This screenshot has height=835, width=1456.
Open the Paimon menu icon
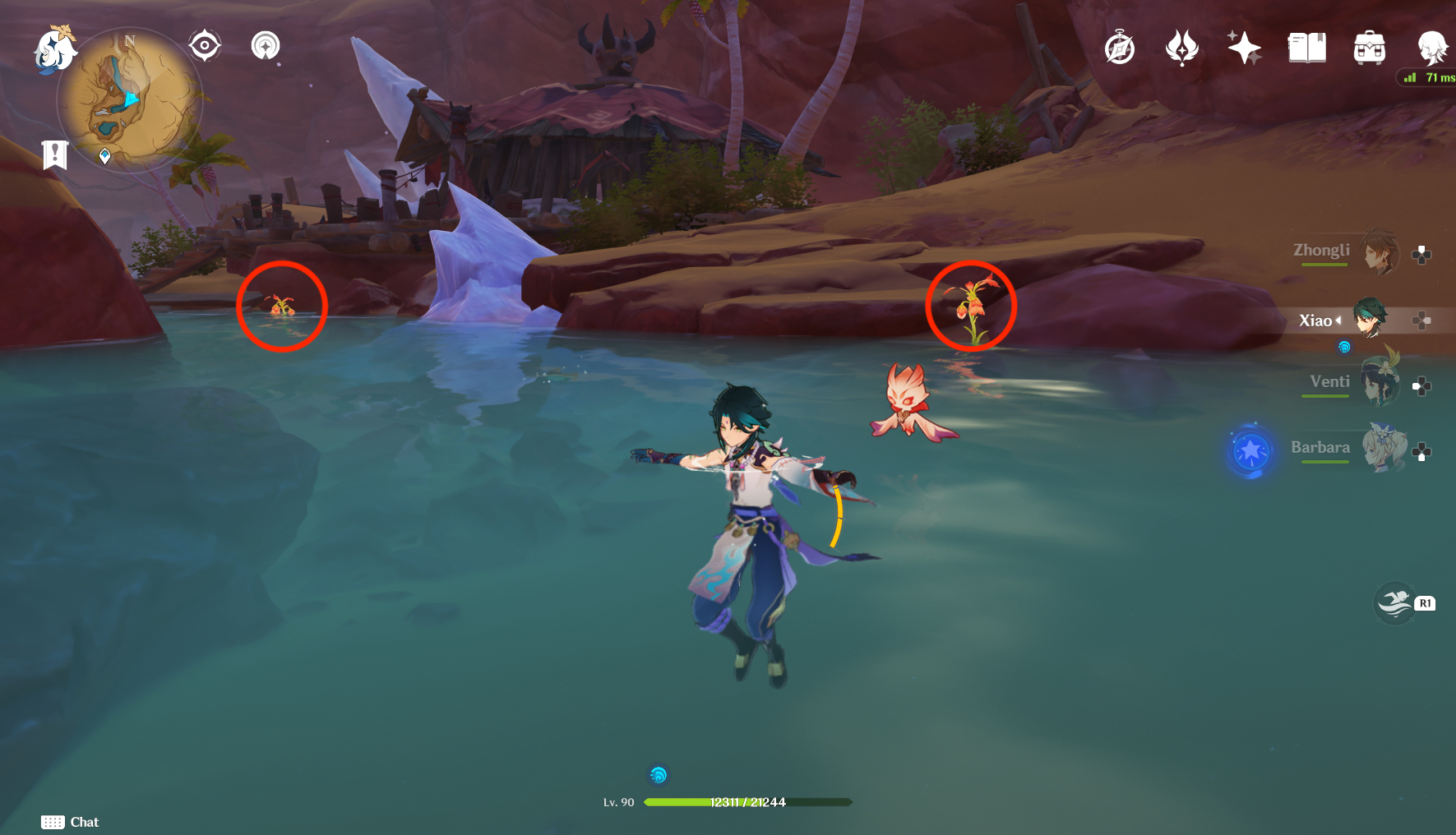(54, 49)
